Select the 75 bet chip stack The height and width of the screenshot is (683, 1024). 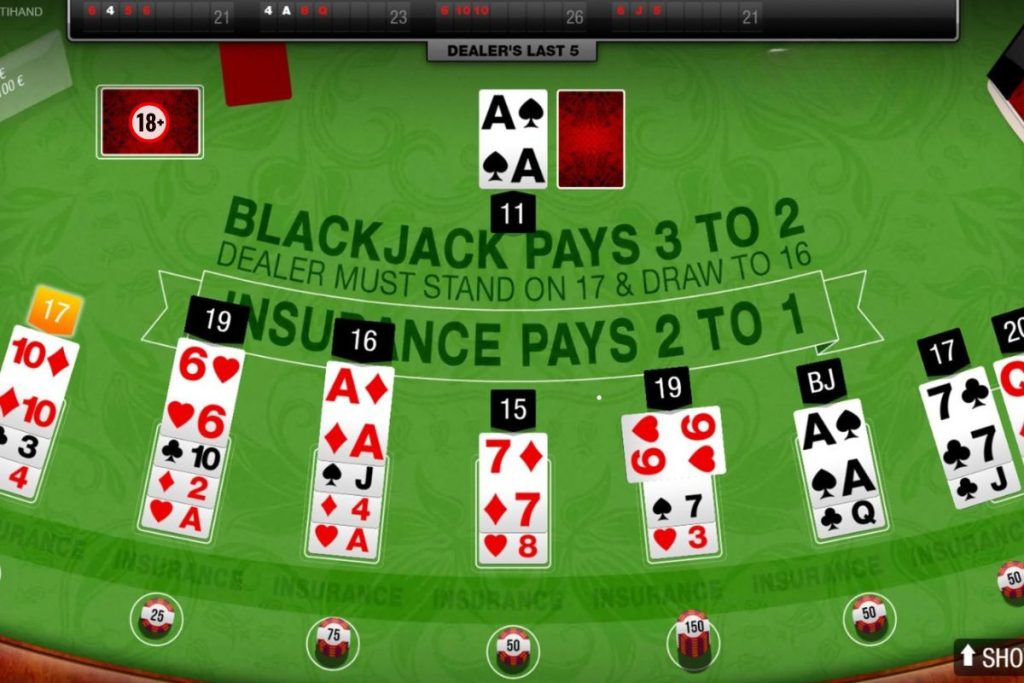pyautogui.click(x=332, y=639)
